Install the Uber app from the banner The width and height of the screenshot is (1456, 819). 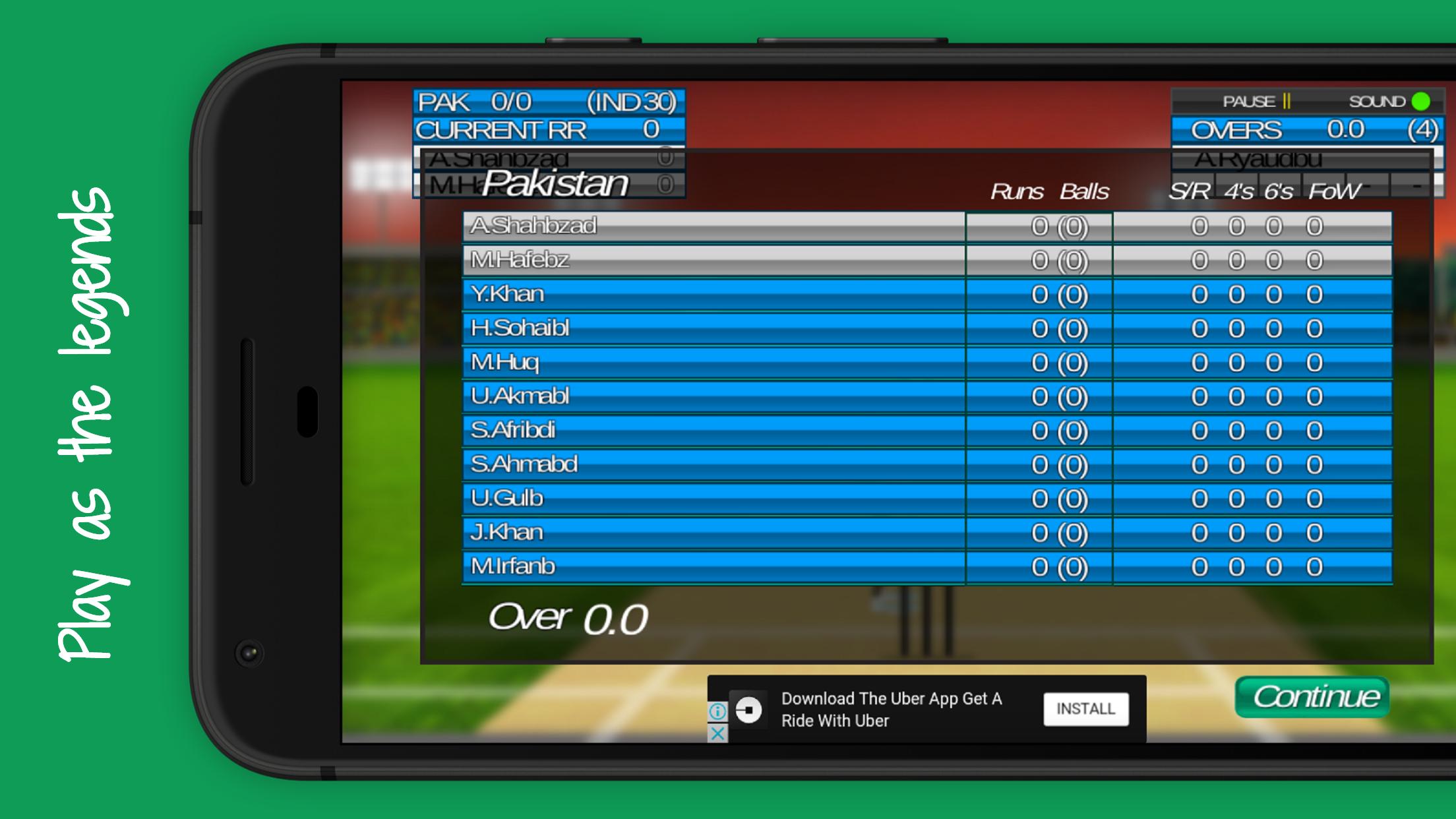click(1086, 708)
